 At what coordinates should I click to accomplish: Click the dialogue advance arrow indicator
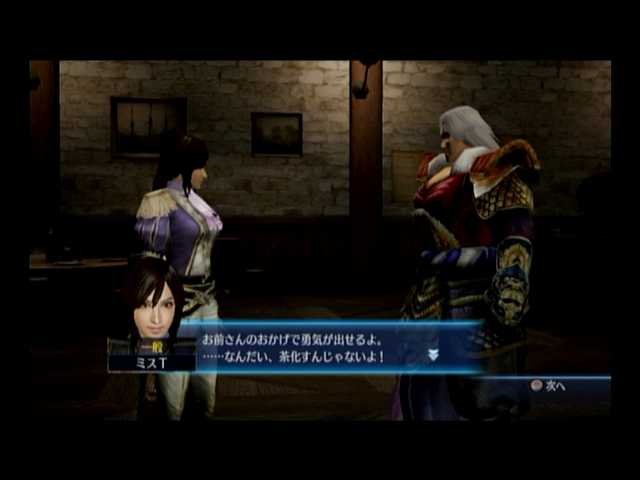(434, 354)
